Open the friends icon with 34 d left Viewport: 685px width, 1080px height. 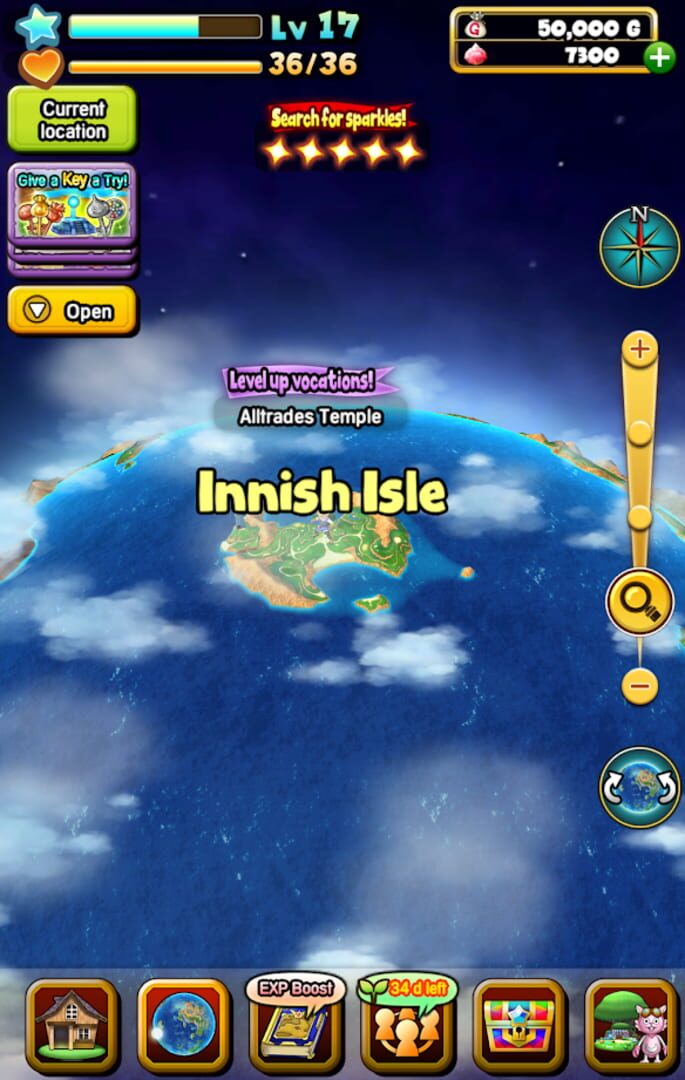[407, 1024]
